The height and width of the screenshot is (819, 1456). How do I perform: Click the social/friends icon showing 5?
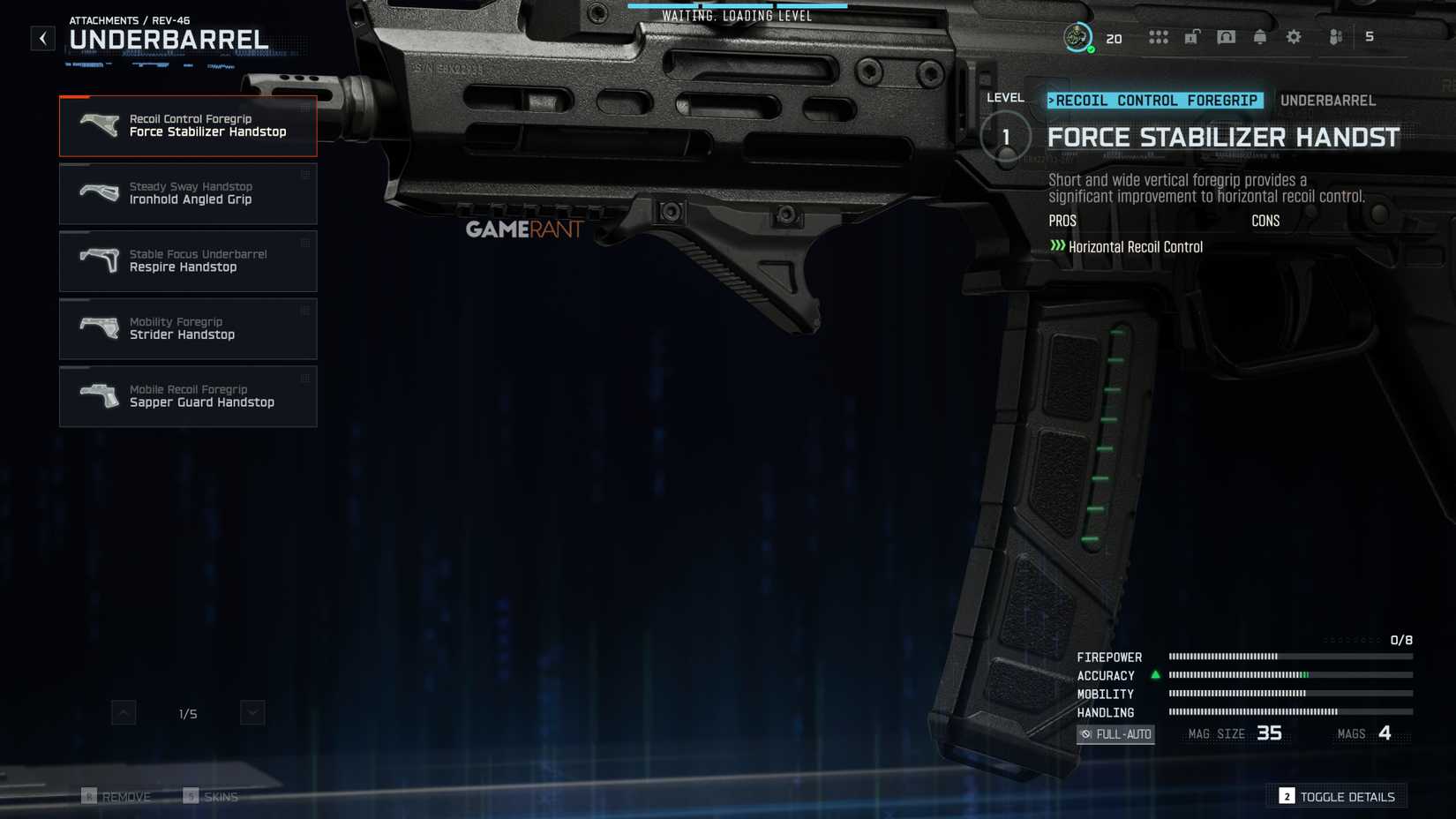click(1335, 37)
